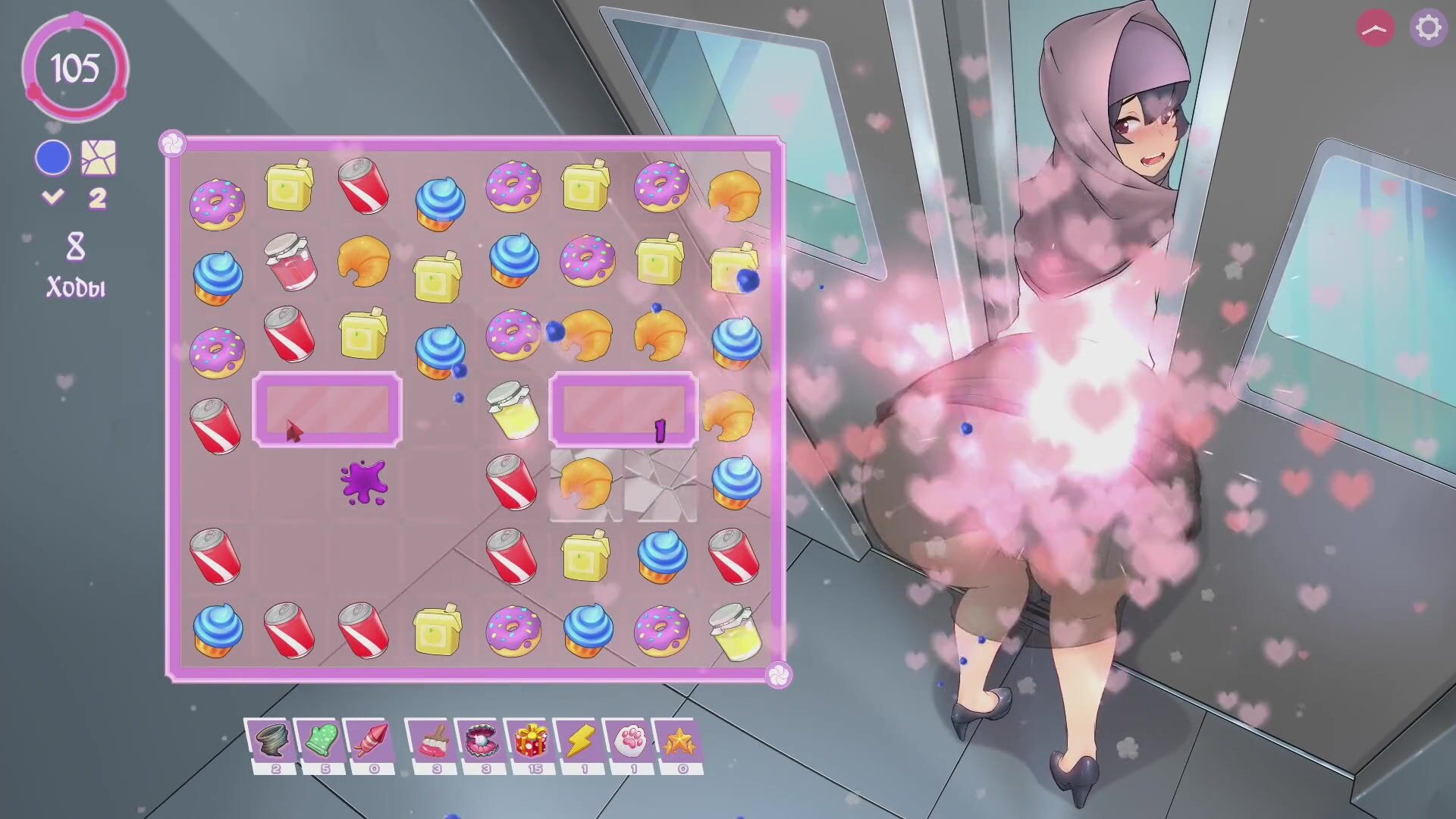The height and width of the screenshot is (819, 1456).
Task: Click the pink chevron hide-interface button
Action: coord(1375,28)
